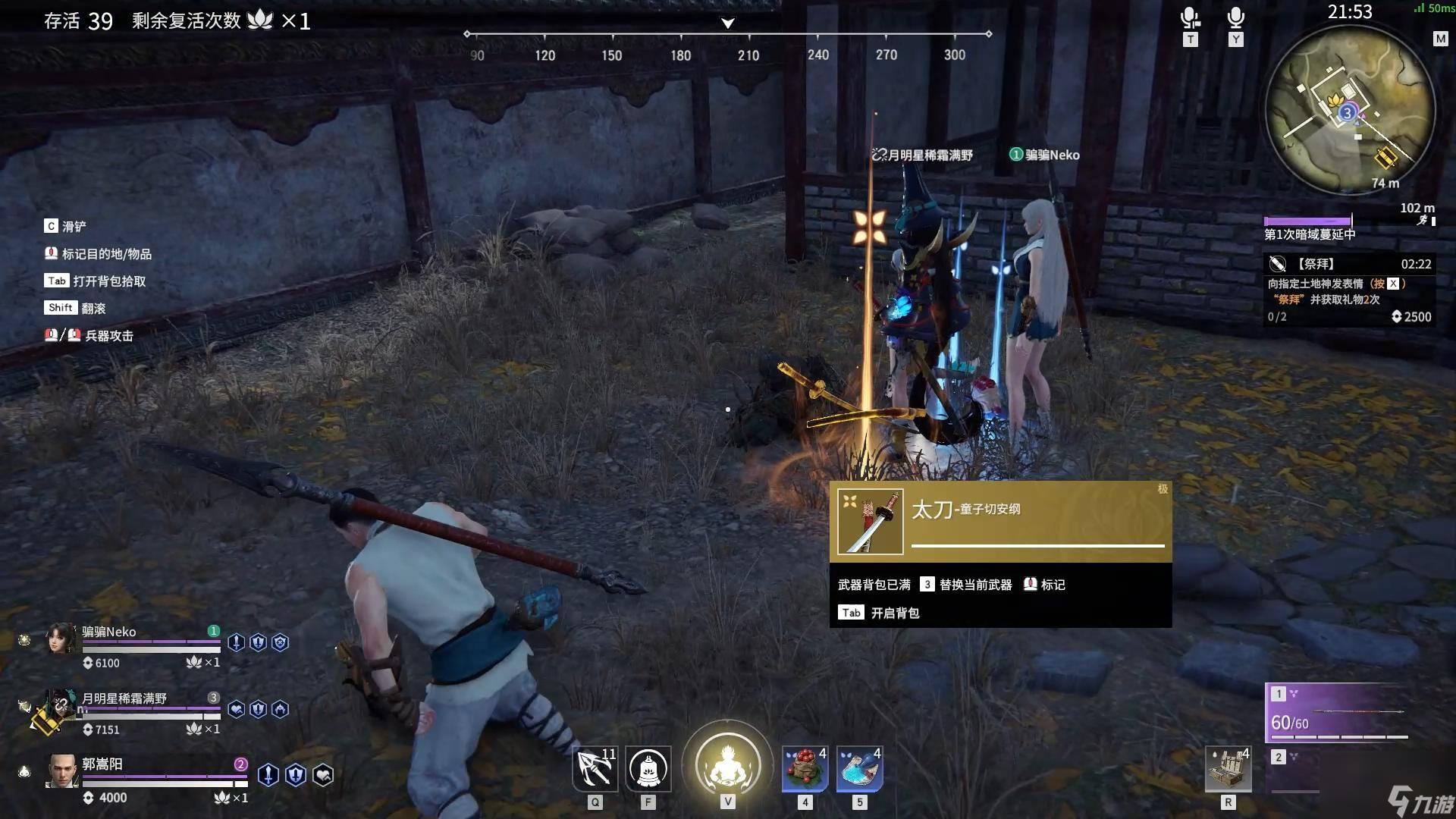Select player 郭嵩阳's portrait

pyautogui.click(x=61, y=771)
